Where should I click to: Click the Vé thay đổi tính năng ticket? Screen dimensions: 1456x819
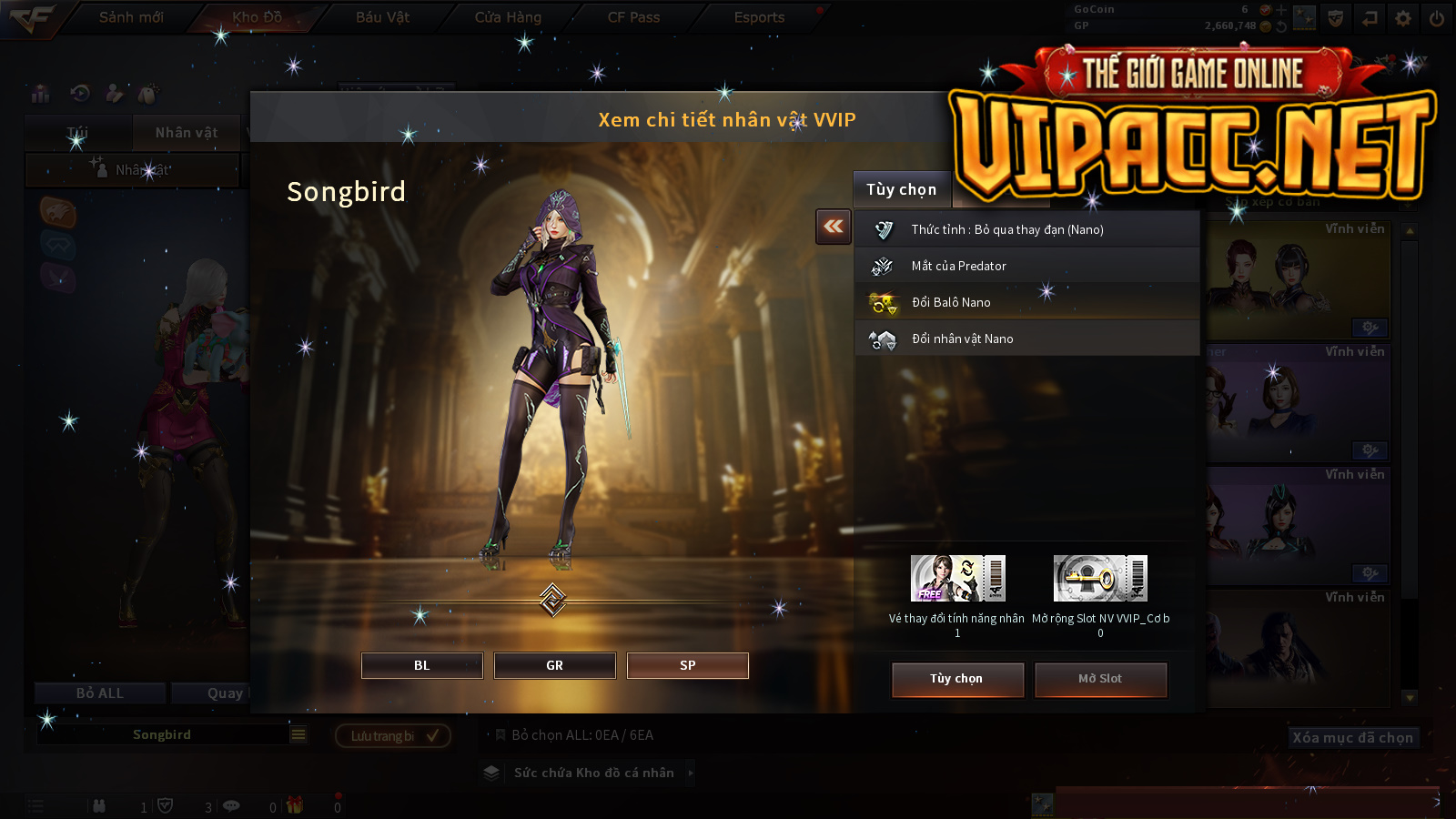point(957,579)
